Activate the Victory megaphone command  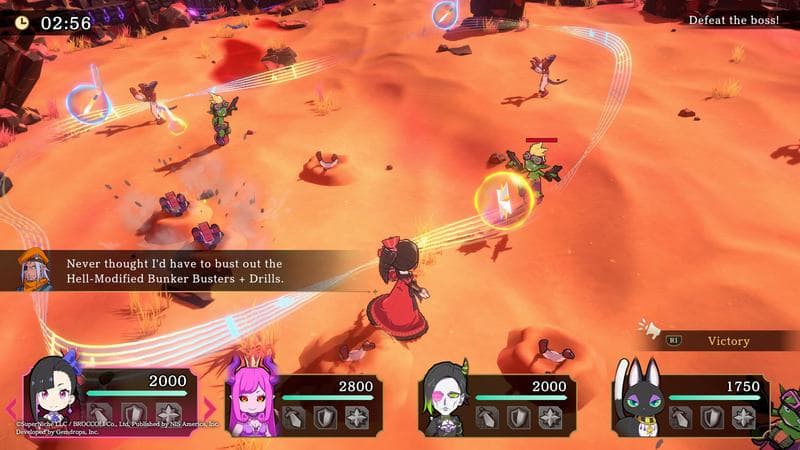710,341
